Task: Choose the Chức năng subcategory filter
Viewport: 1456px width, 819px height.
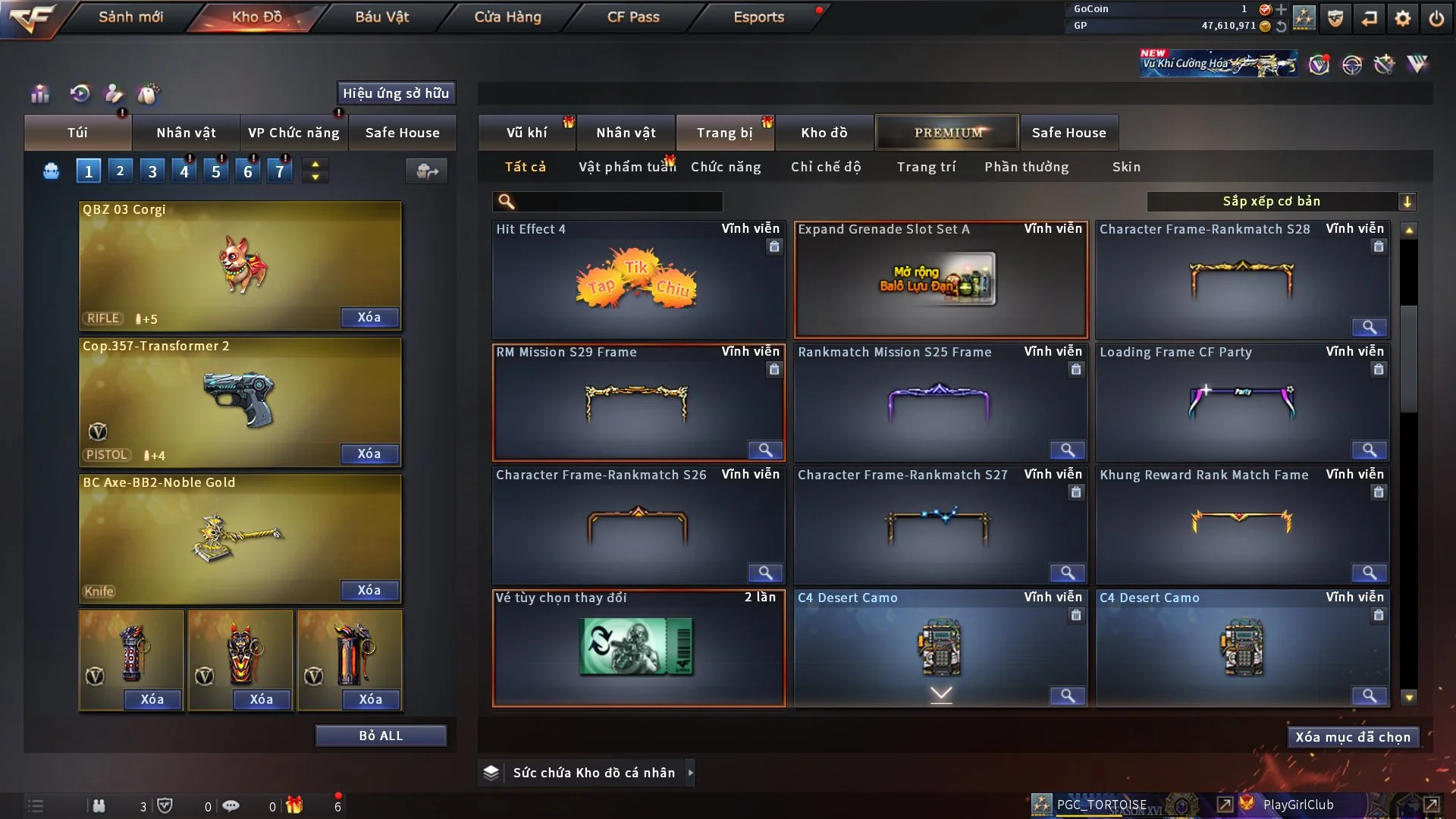Action: point(726,167)
